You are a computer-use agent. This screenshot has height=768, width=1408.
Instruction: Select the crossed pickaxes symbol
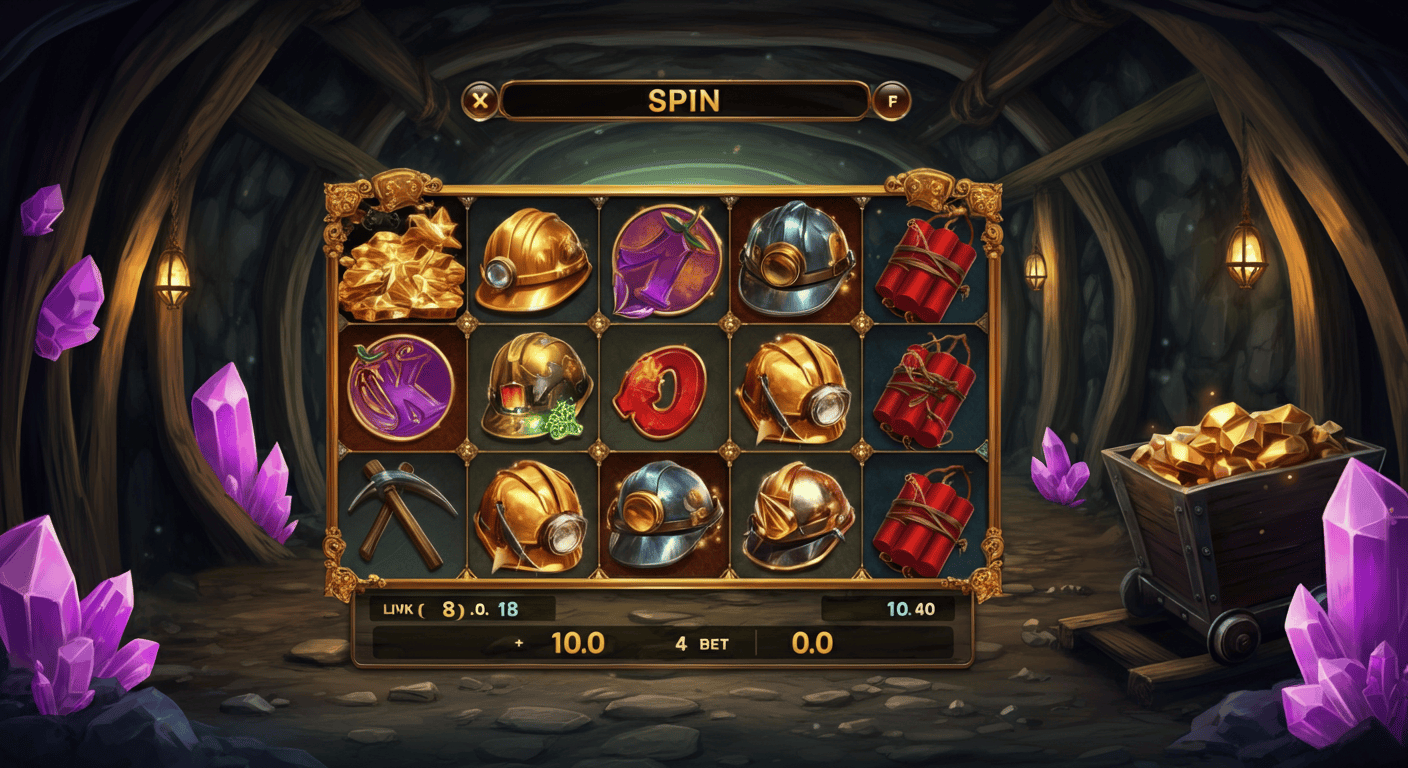tap(401, 512)
